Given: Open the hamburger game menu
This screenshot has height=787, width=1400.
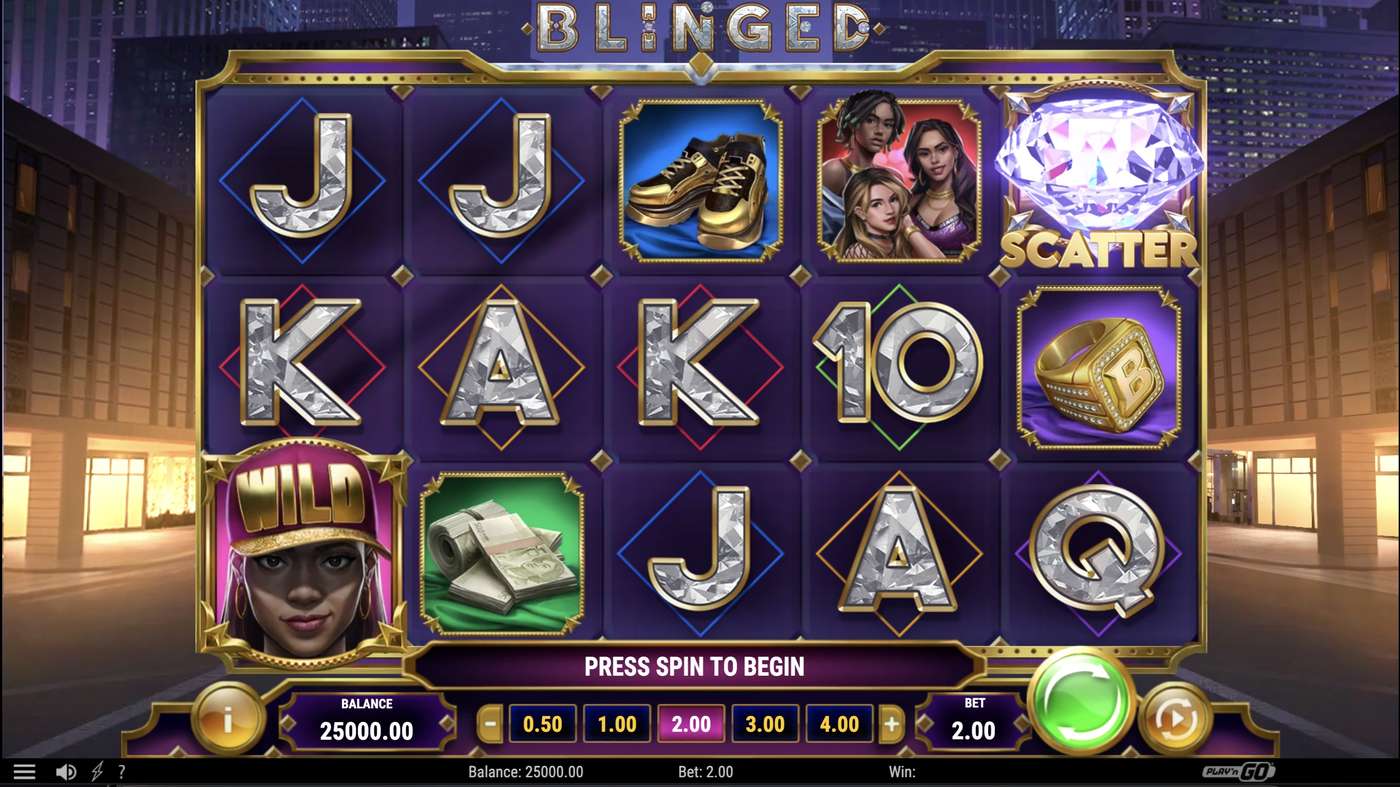Looking at the screenshot, I should coord(25,770).
